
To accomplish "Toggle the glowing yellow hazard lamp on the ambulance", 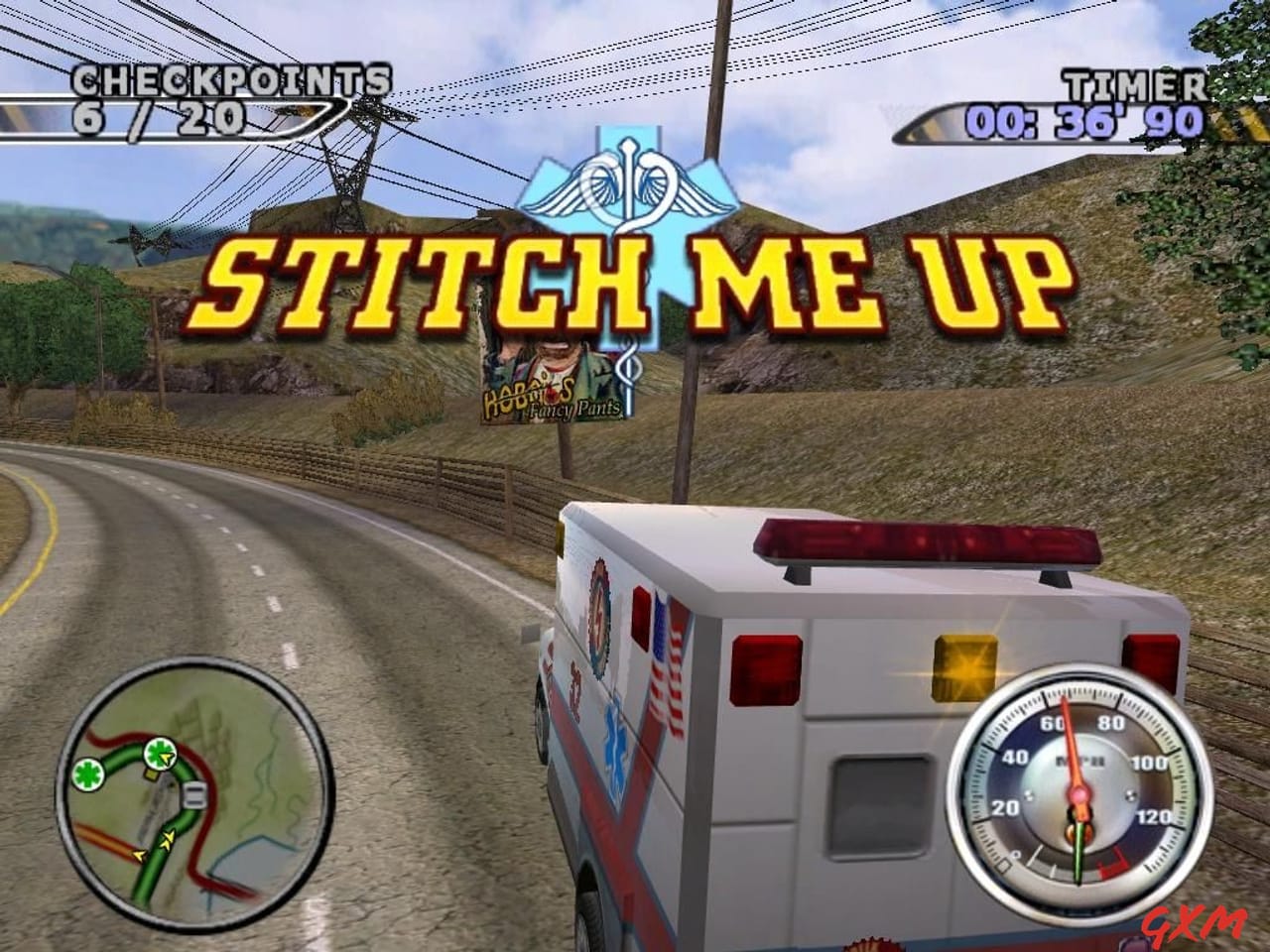I will pos(965,669).
